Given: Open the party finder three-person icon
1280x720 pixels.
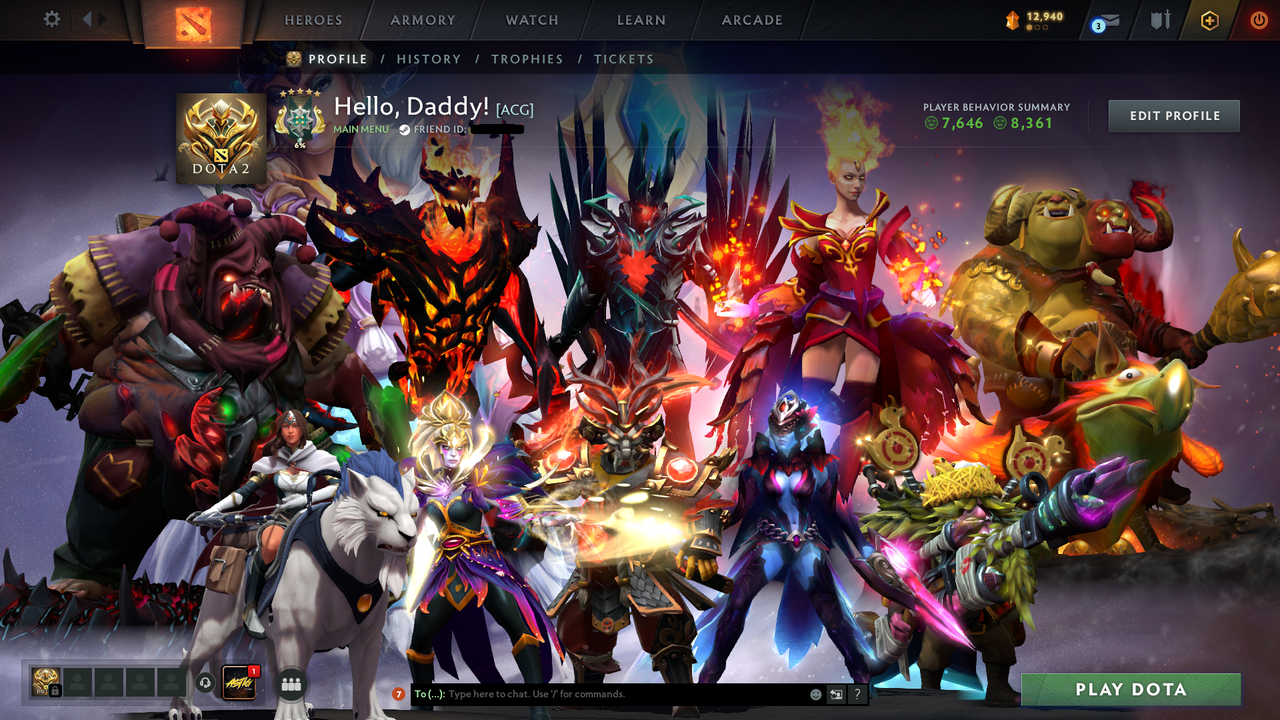Looking at the screenshot, I should click(291, 683).
